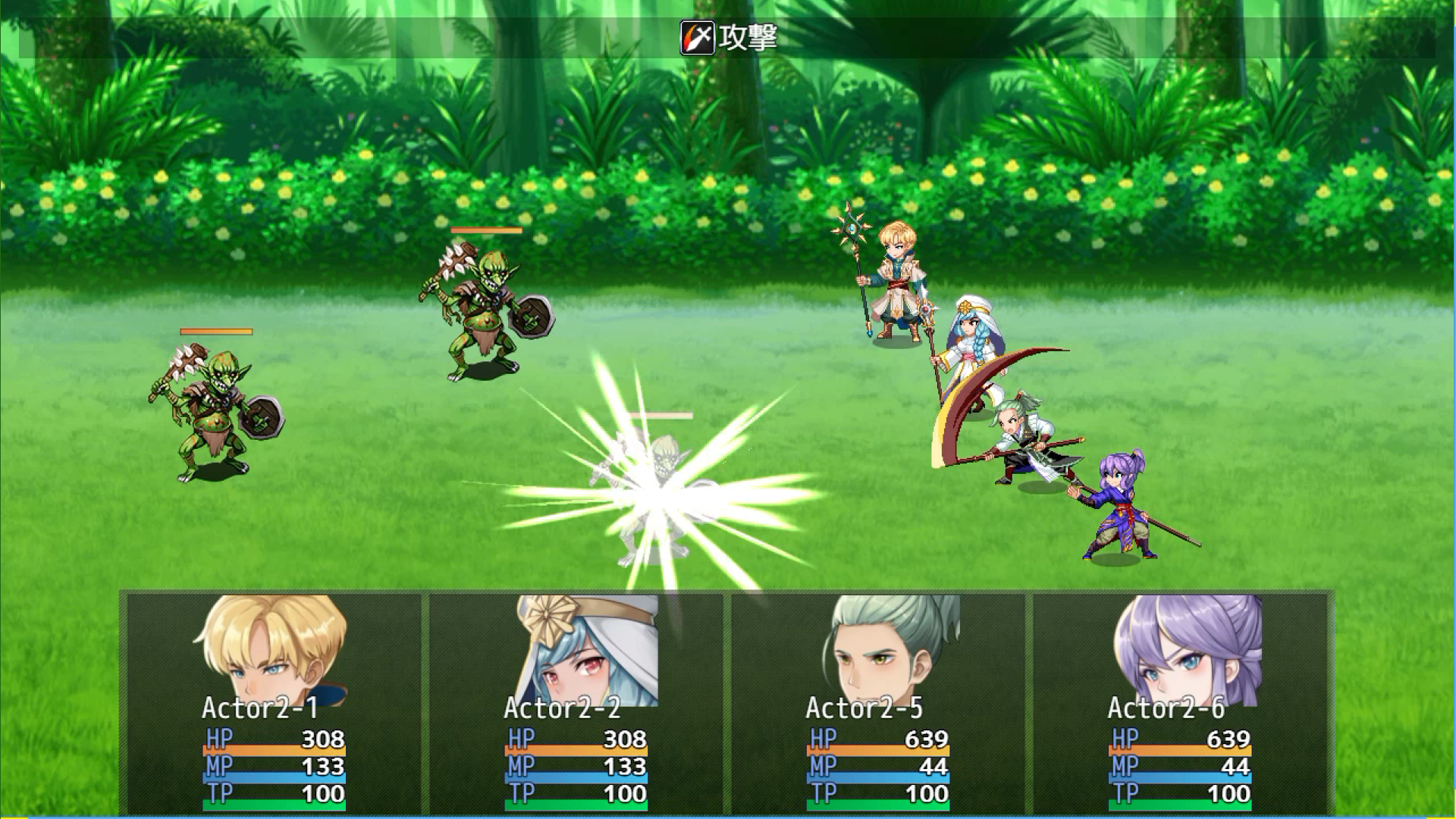Select the Actor2-1 status panel
The width and height of the screenshot is (1456, 819).
[x=274, y=701]
